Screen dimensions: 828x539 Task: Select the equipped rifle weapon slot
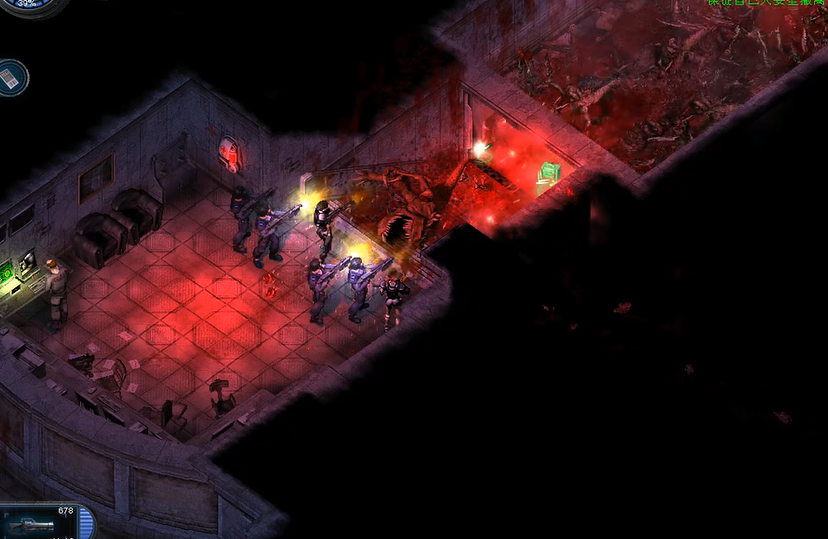pos(34,523)
